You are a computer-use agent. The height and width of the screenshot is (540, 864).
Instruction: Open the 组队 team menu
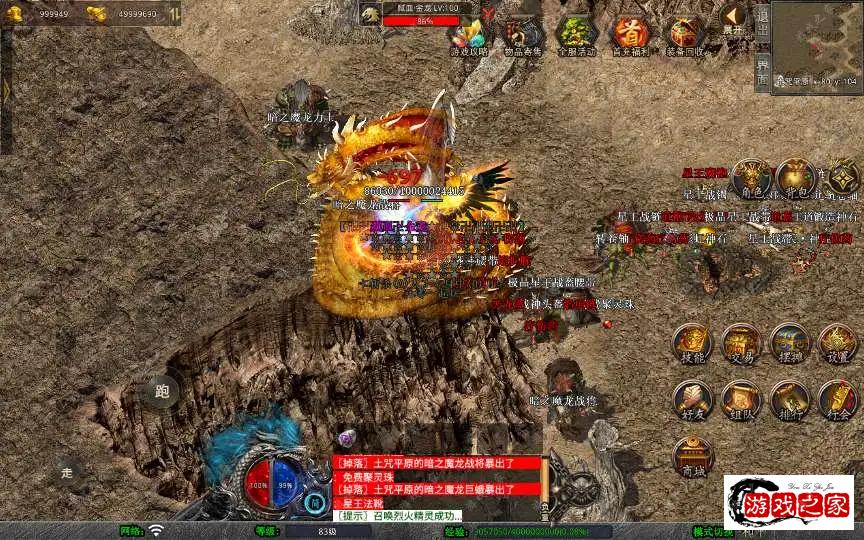point(741,400)
